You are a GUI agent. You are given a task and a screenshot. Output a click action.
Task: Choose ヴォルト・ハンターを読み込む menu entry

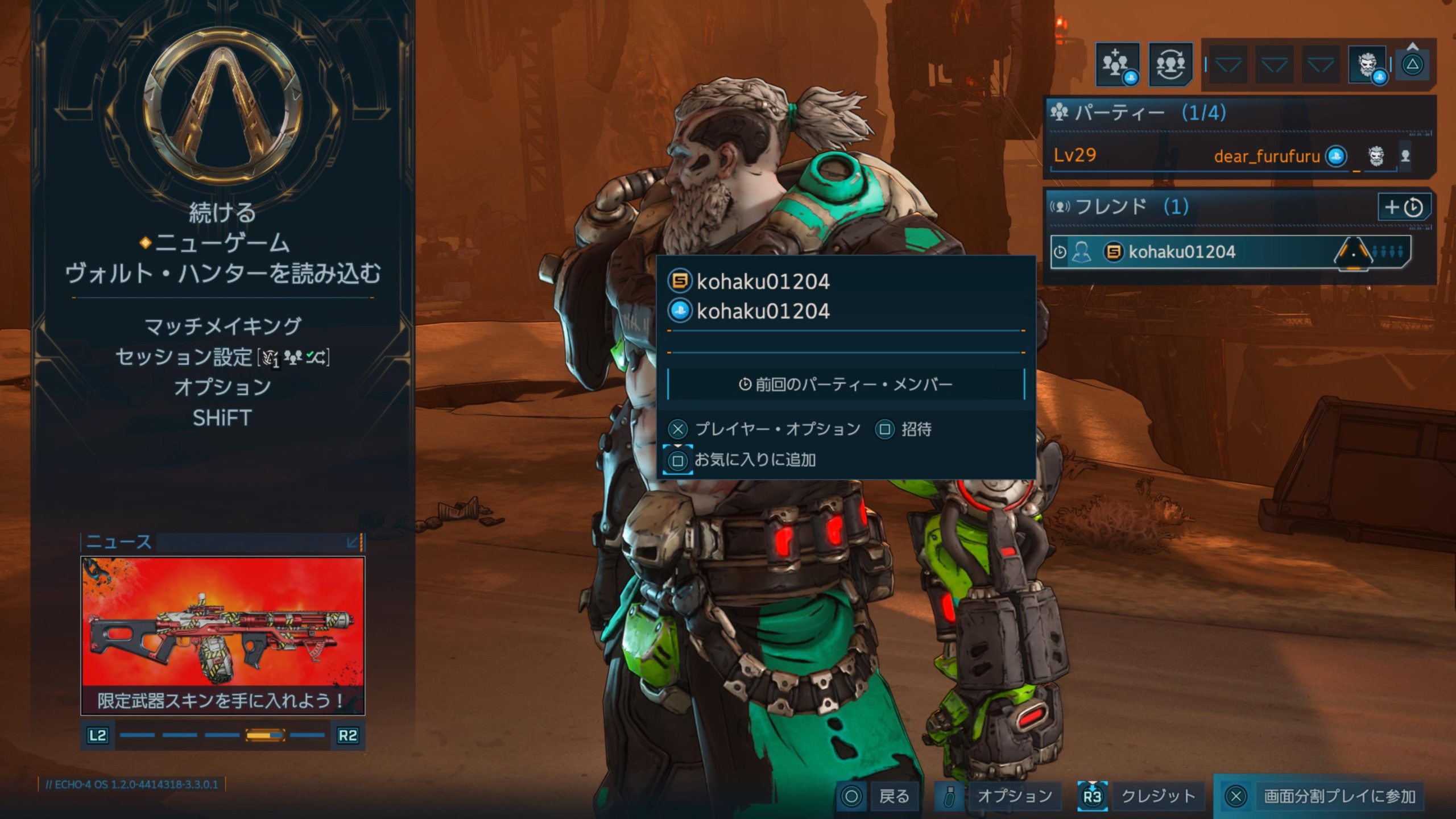222,274
